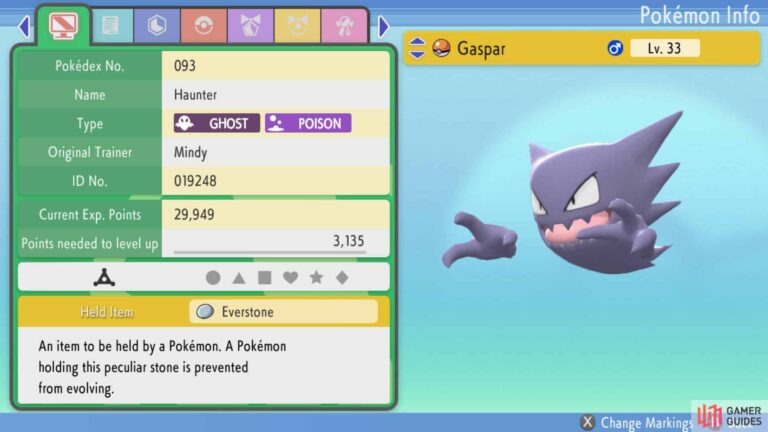Click the up/down switcher next to Gaspar
The height and width of the screenshot is (432, 768).
(417, 48)
